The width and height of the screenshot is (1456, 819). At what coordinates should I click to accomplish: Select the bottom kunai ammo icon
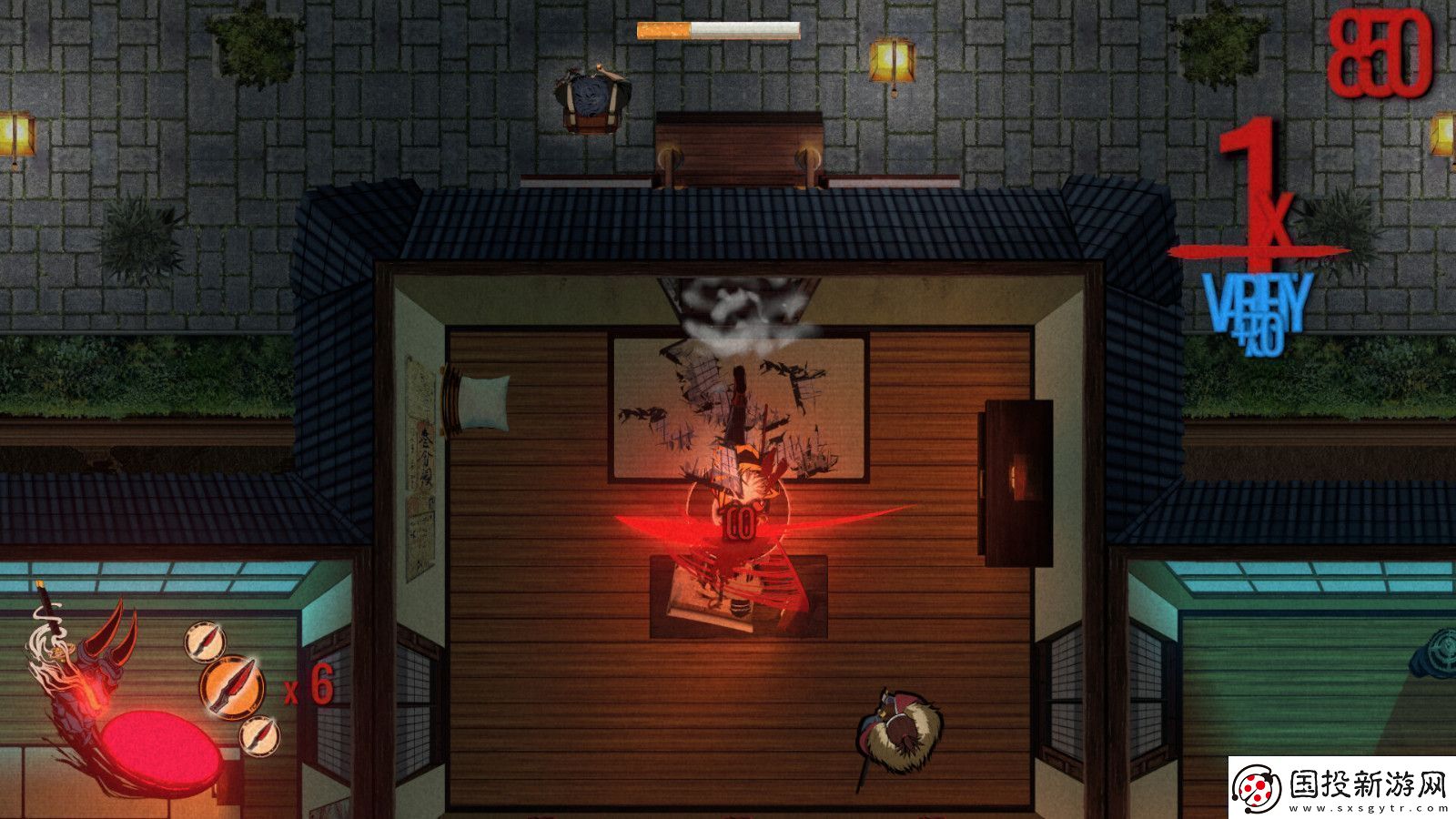point(259,737)
